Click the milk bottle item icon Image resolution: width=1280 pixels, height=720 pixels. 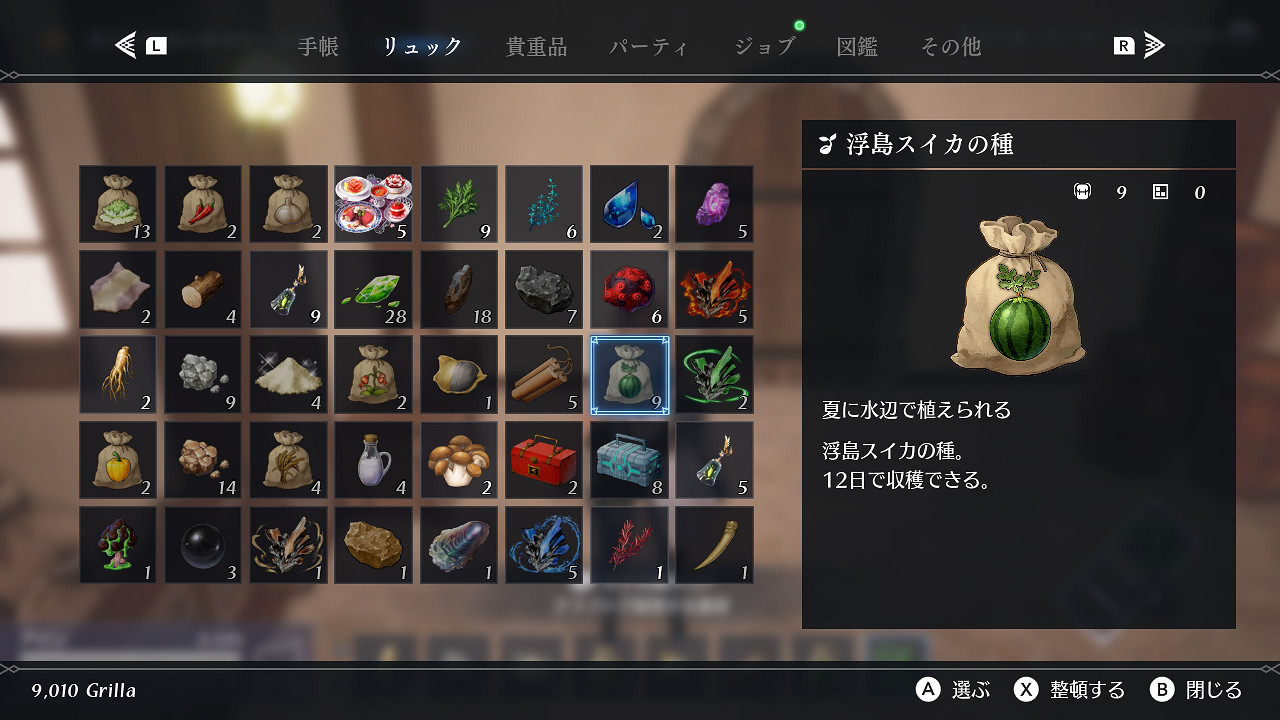coord(373,460)
